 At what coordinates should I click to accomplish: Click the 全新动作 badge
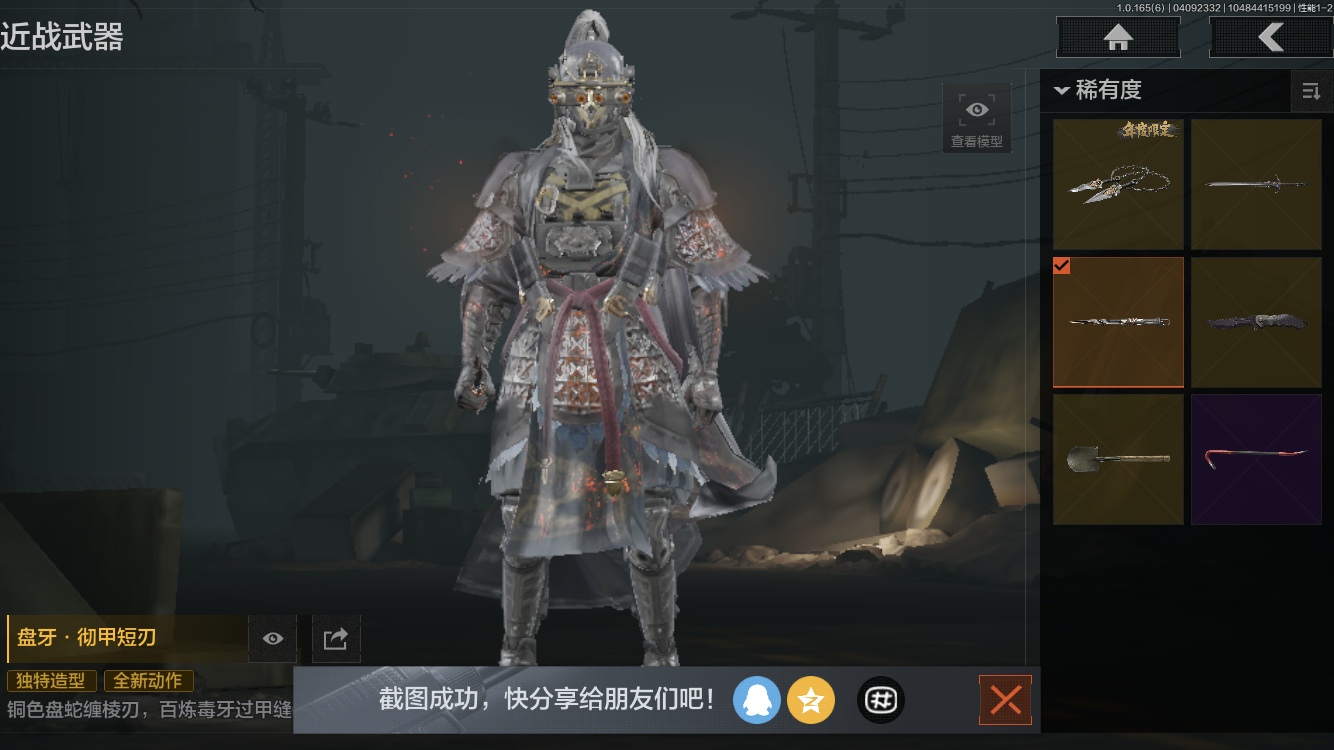[x=148, y=680]
